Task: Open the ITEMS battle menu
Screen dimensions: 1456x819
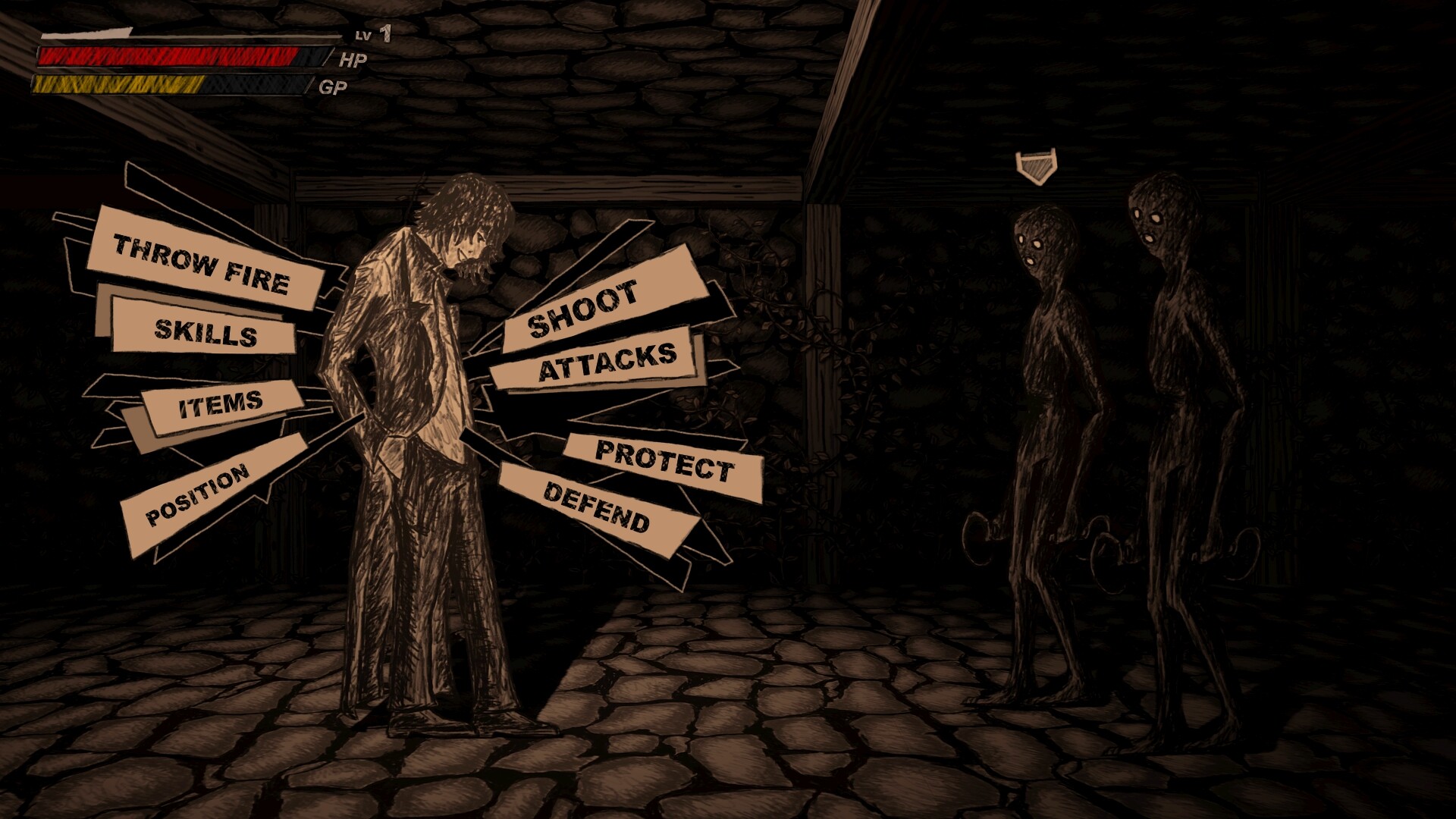Action: 220,406
